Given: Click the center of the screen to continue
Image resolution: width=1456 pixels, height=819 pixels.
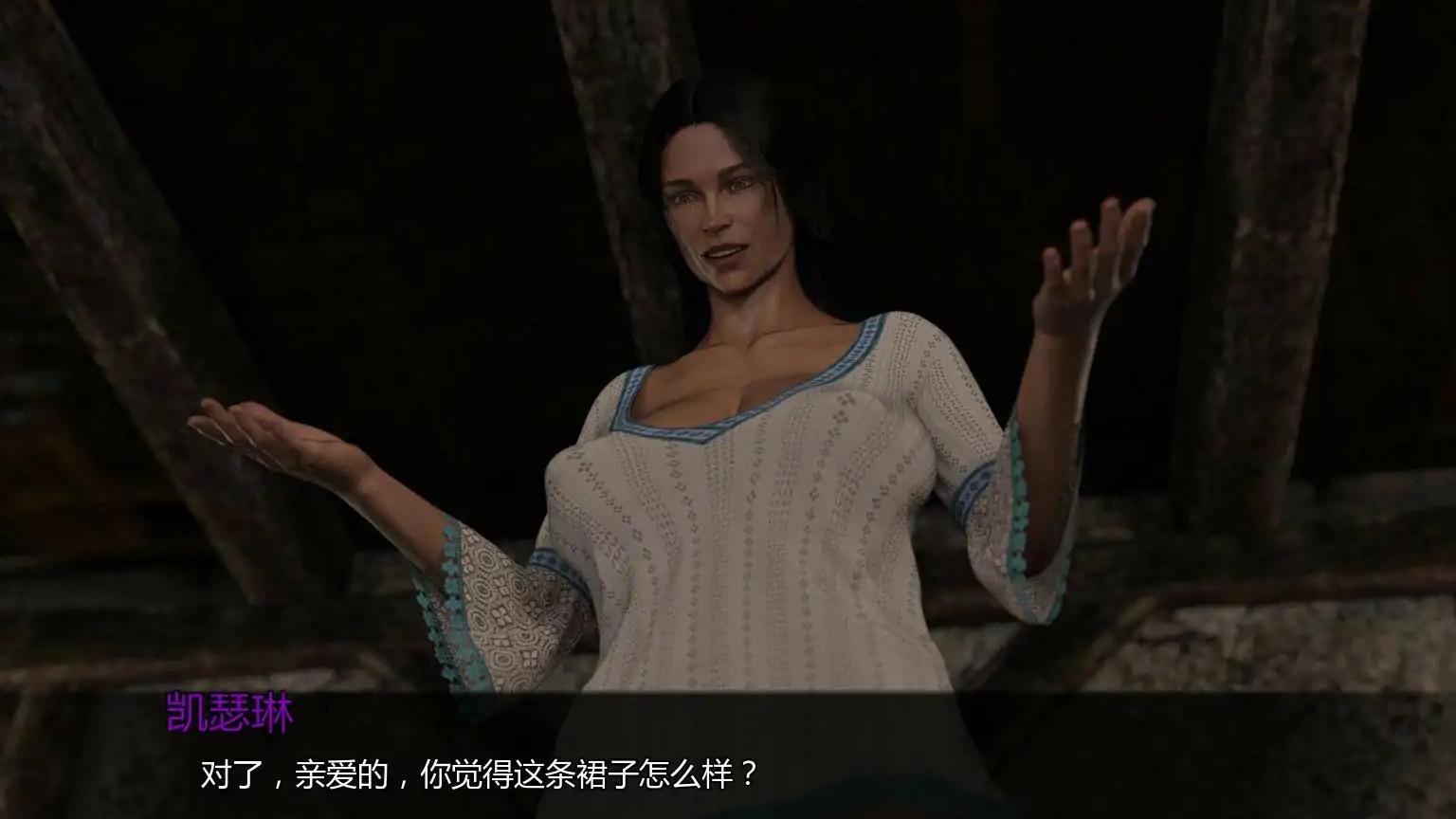Looking at the screenshot, I should [728, 409].
